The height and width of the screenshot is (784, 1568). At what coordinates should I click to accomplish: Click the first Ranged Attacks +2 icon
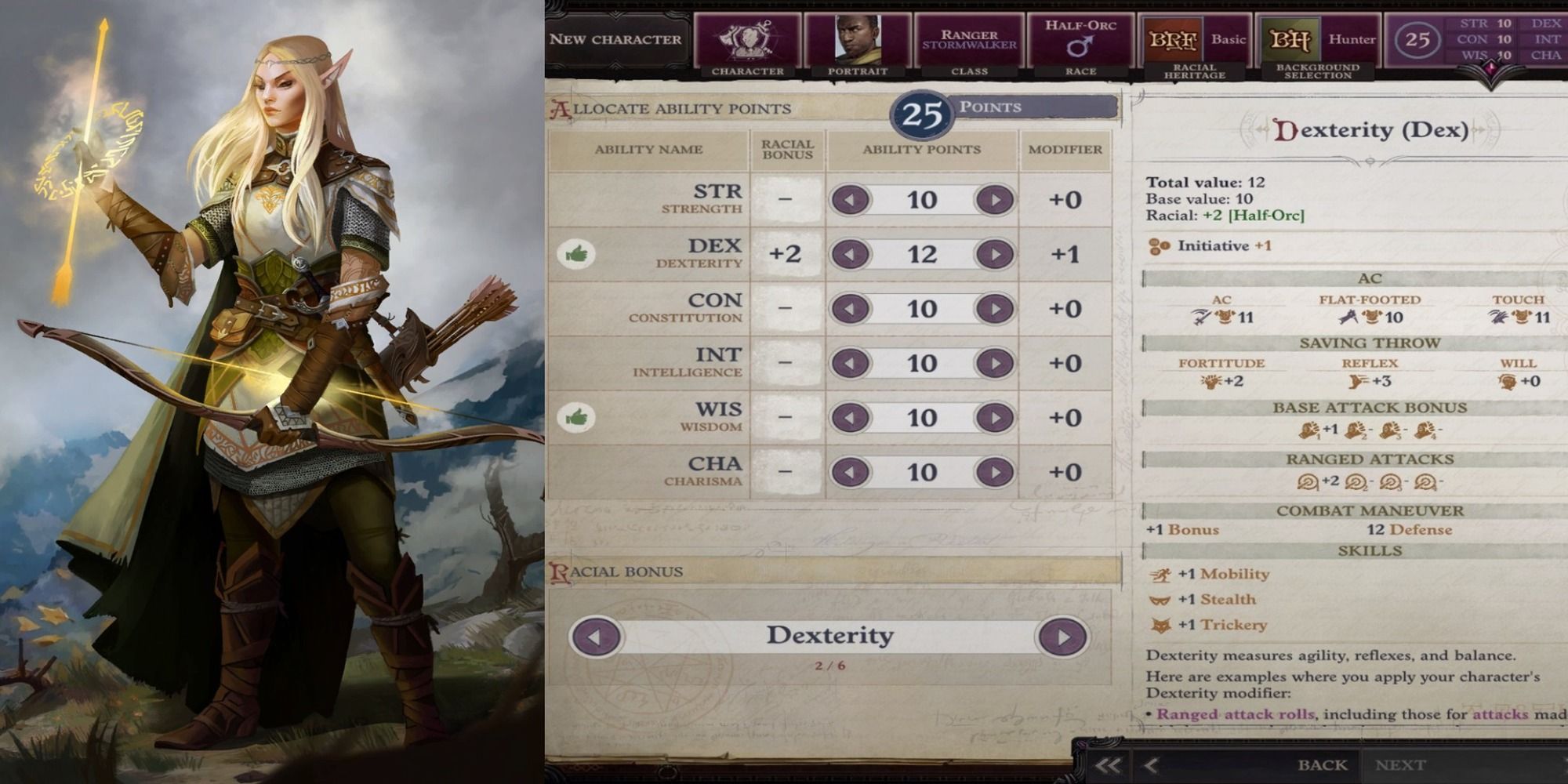pos(1308,481)
